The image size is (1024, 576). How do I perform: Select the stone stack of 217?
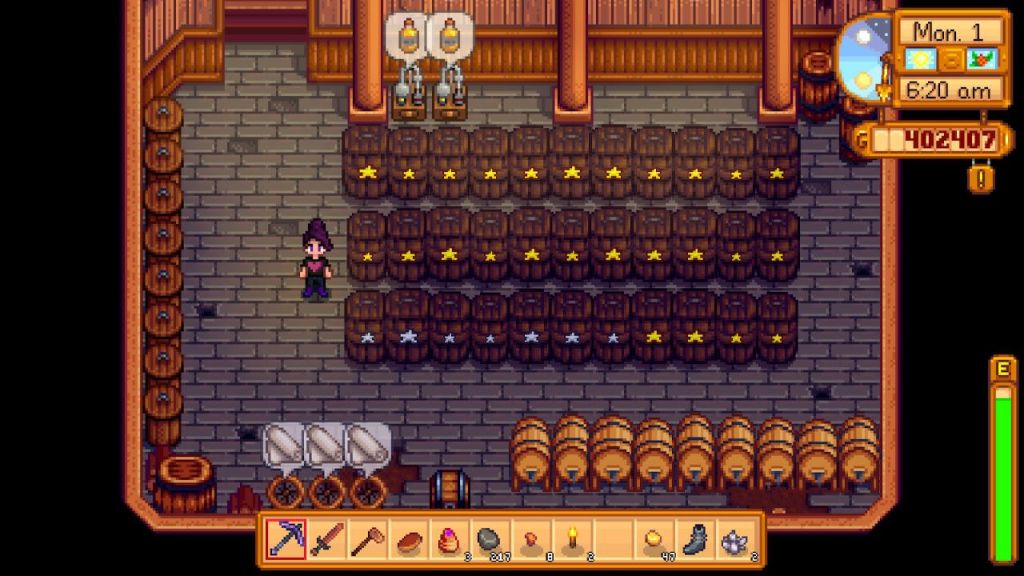490,541
